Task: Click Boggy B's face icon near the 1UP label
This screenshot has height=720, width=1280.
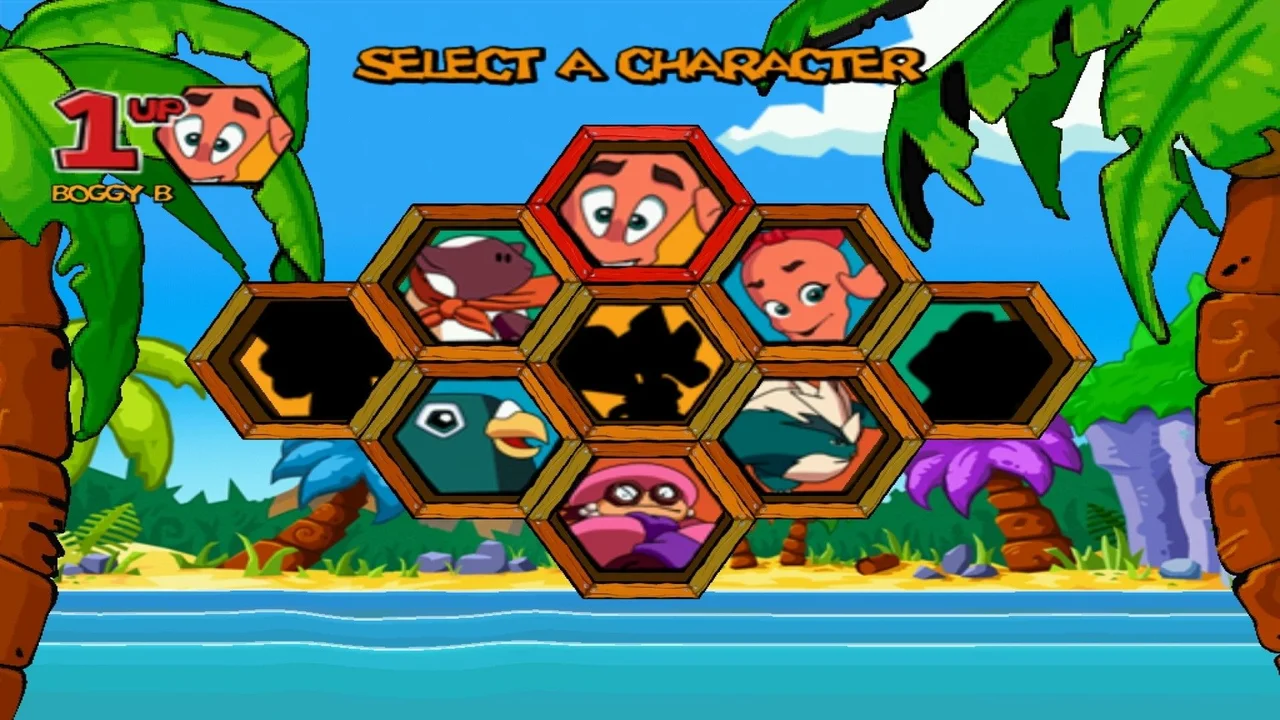Action: point(220,135)
